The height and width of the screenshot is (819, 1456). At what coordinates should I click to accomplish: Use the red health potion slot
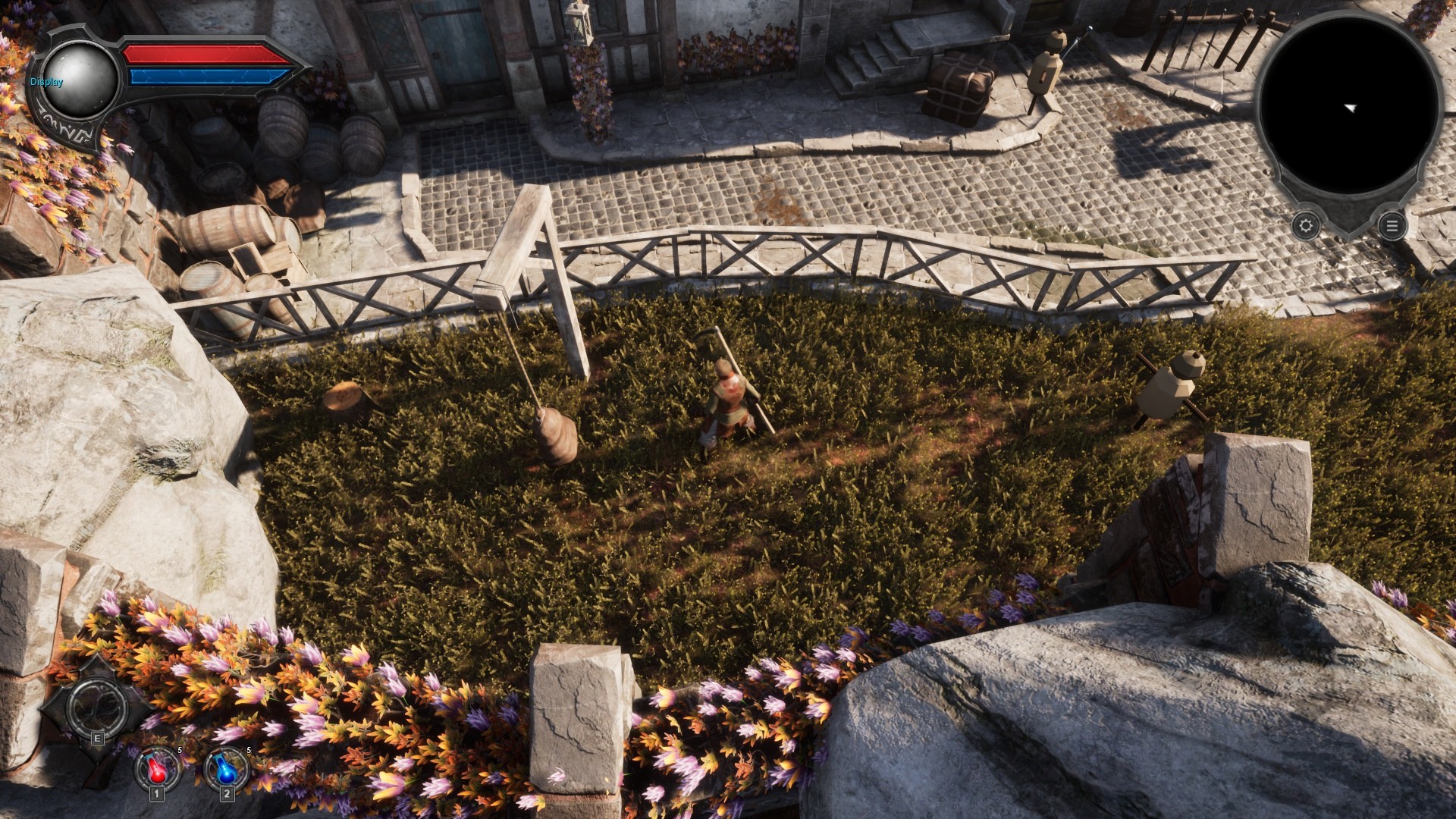(x=158, y=768)
